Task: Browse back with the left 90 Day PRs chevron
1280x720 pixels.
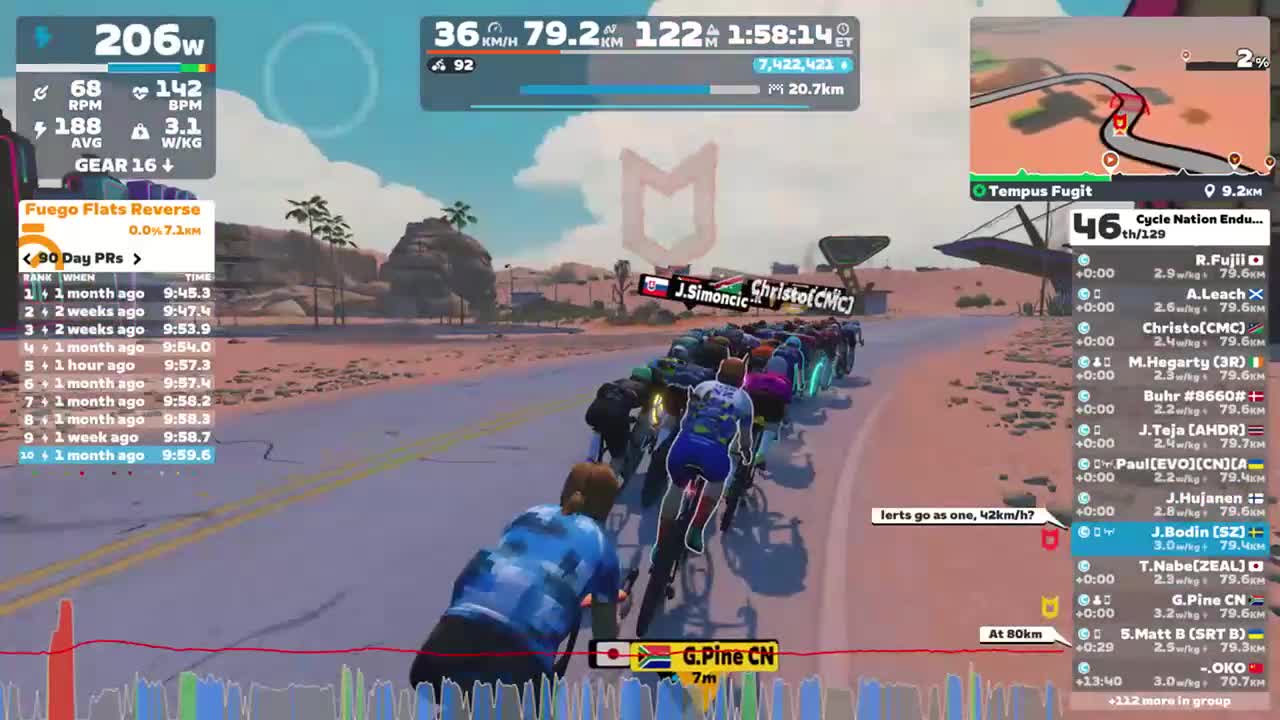Action: pyautogui.click(x=27, y=258)
